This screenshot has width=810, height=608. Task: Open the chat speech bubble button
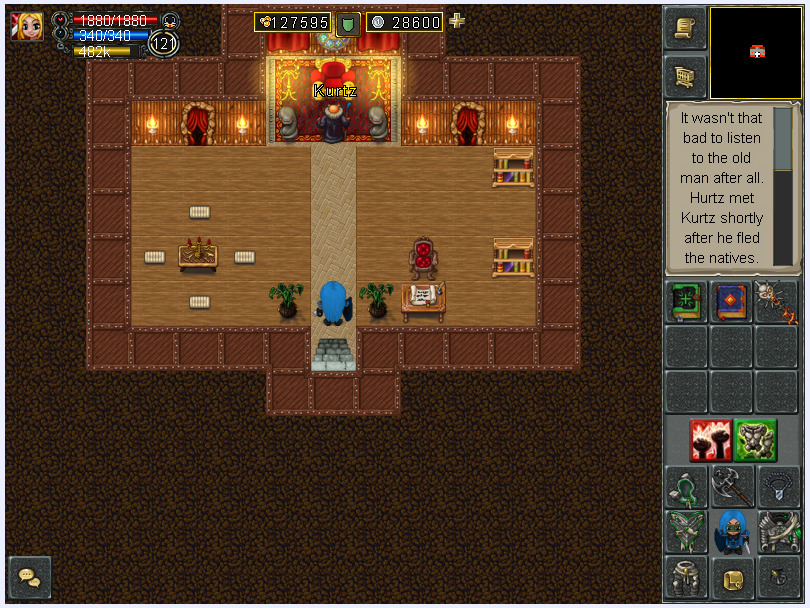point(29,577)
